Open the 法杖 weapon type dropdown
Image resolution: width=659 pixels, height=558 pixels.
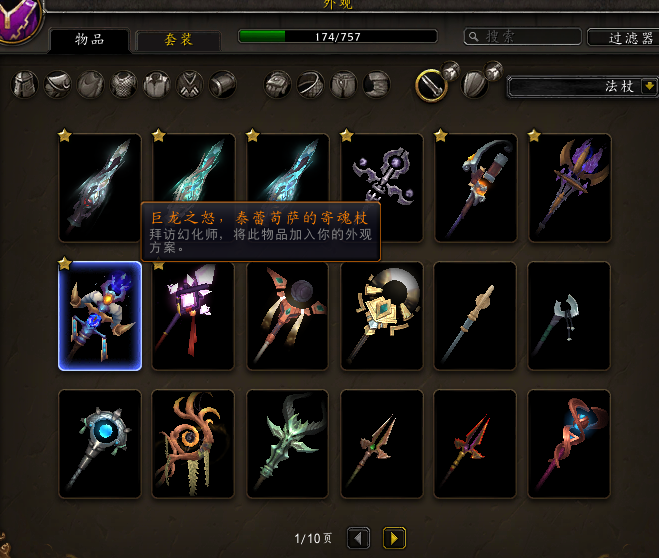click(x=583, y=87)
